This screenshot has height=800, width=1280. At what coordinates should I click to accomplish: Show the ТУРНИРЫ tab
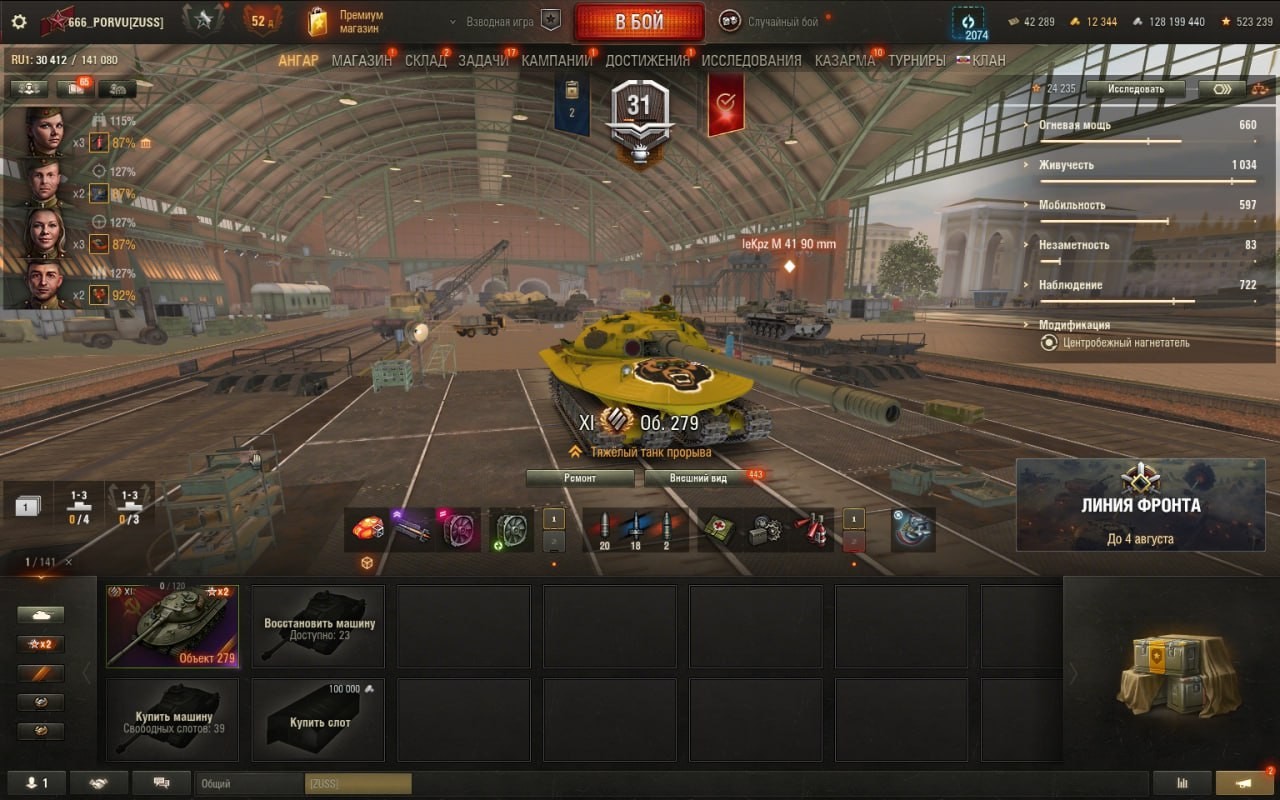(916, 60)
